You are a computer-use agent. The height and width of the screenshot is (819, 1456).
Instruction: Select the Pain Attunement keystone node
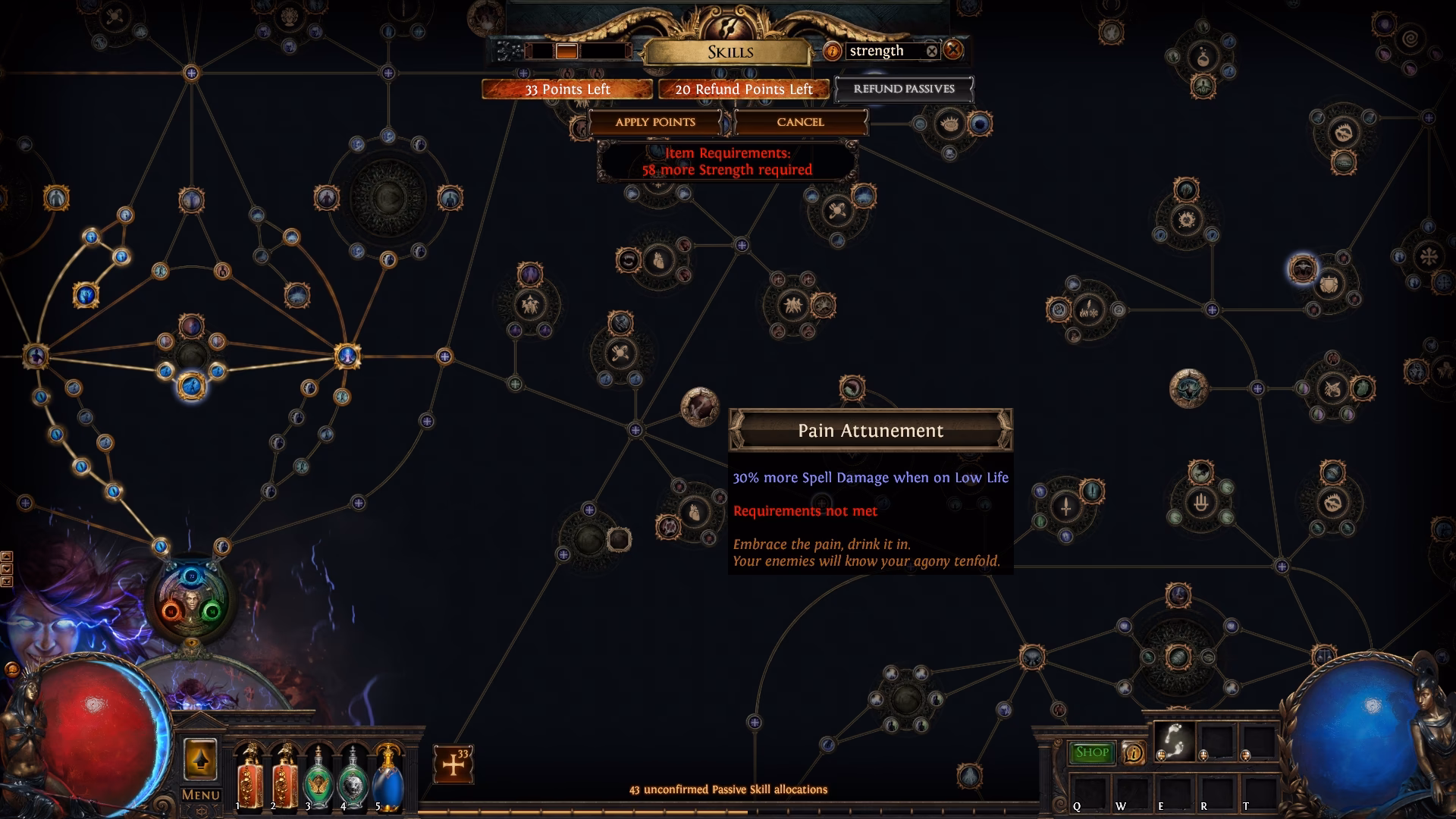tap(699, 406)
